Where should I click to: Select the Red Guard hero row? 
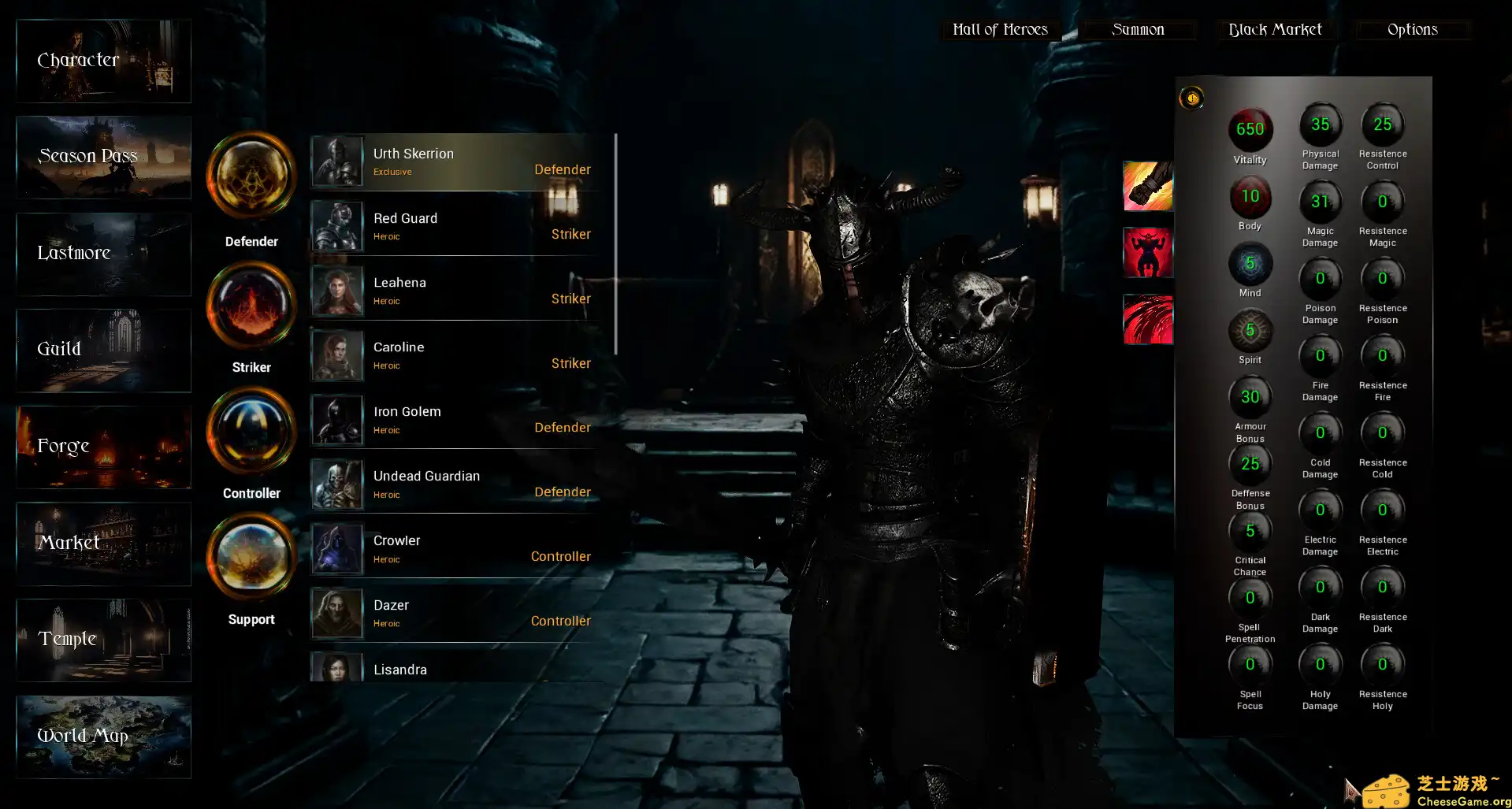coord(462,226)
